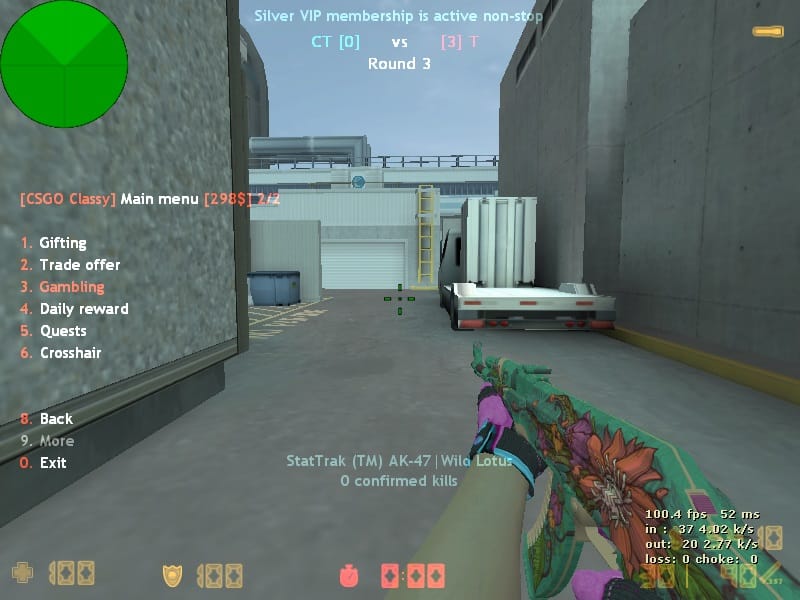Show More menu options

pos(56,441)
